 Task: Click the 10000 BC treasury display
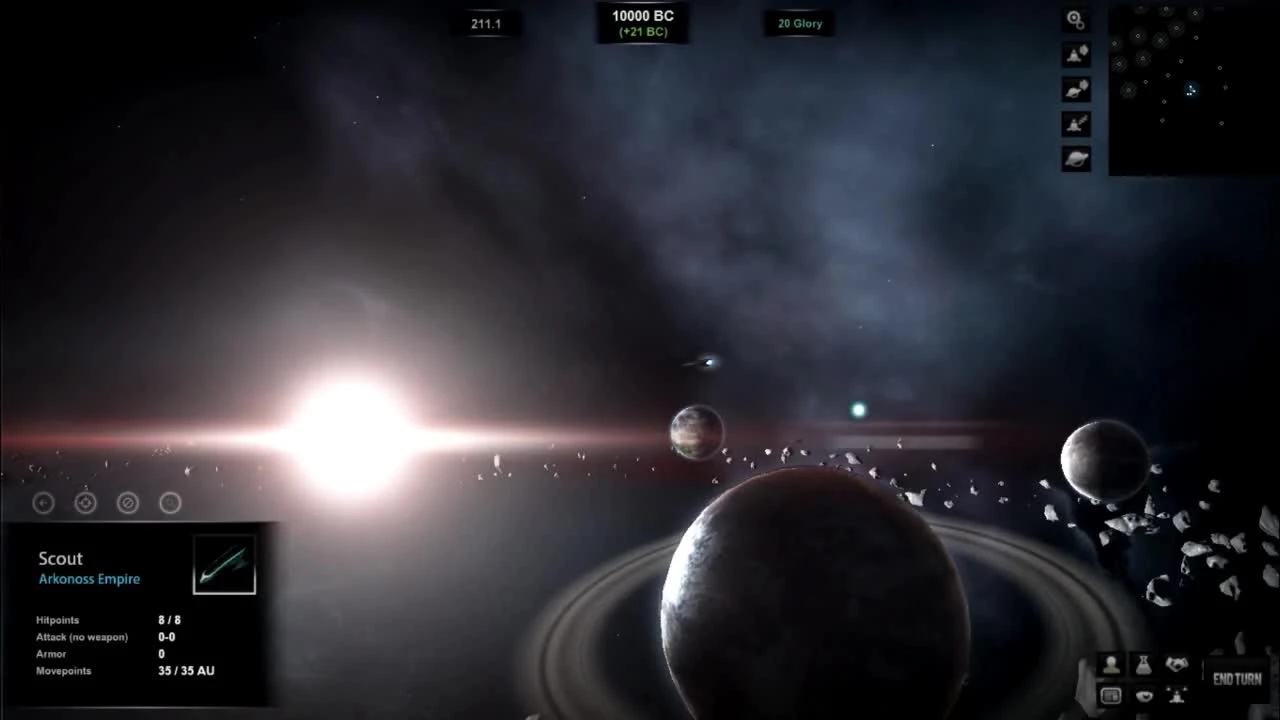642,22
